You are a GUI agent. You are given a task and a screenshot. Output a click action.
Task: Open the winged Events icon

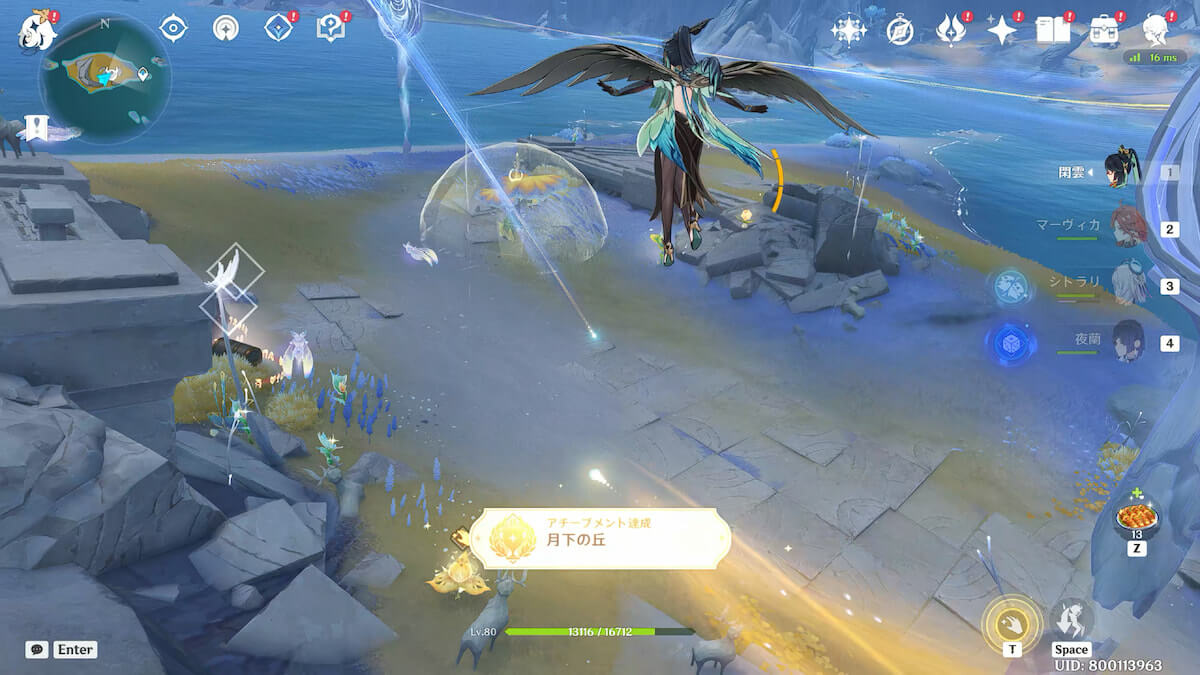950,31
